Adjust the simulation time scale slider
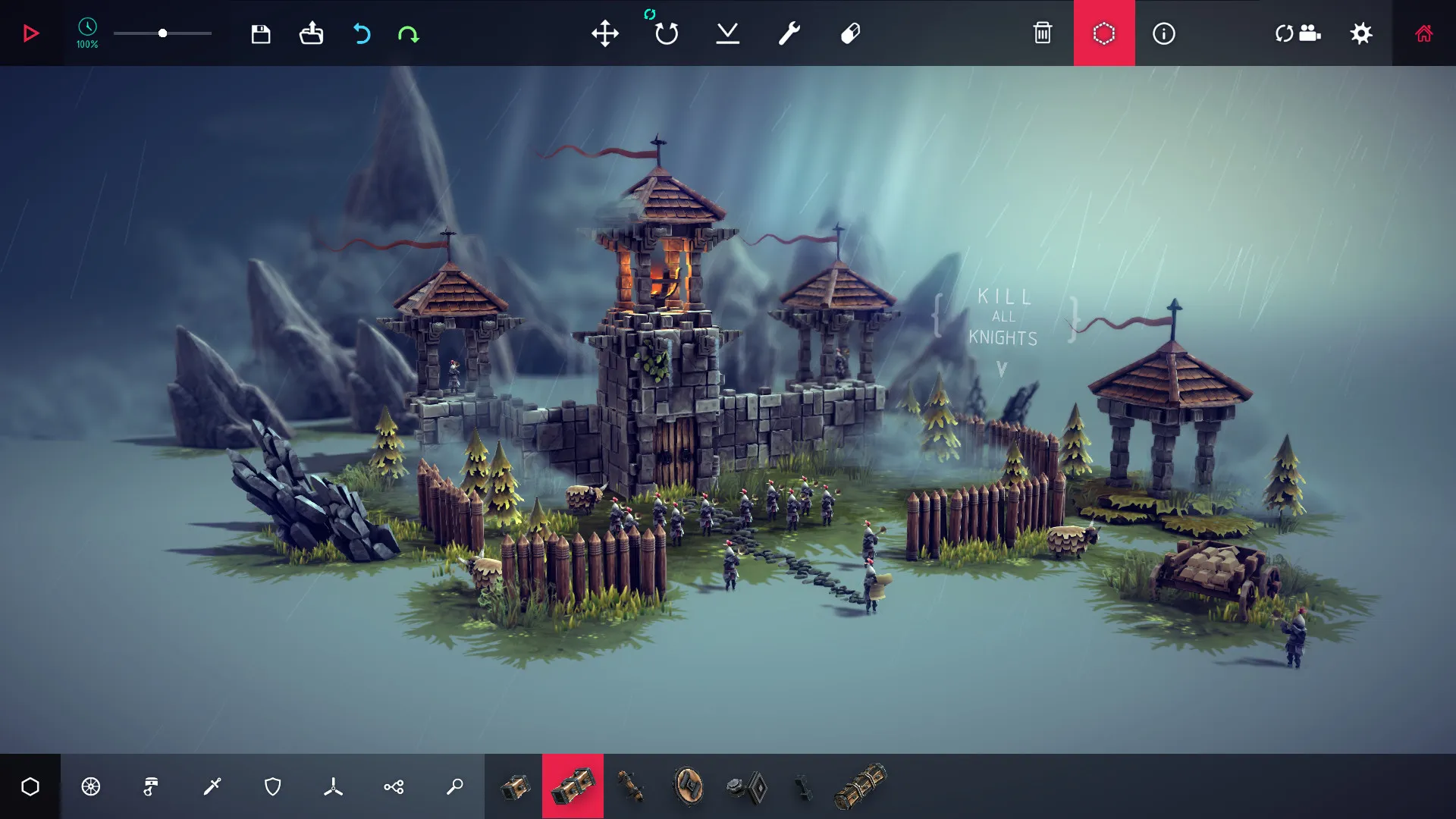 click(x=162, y=33)
